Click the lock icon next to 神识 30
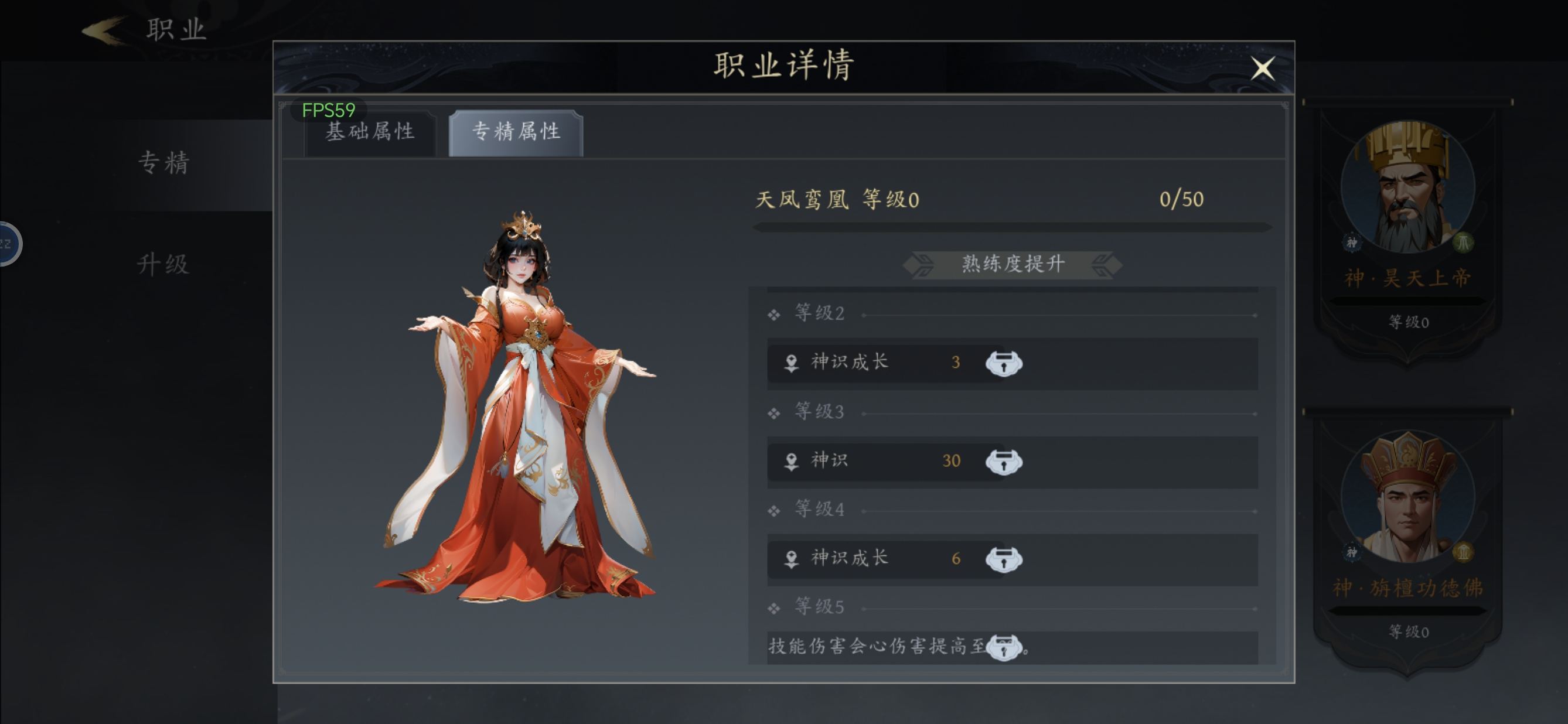Screen dimensions: 1568x724 [x=1005, y=462]
